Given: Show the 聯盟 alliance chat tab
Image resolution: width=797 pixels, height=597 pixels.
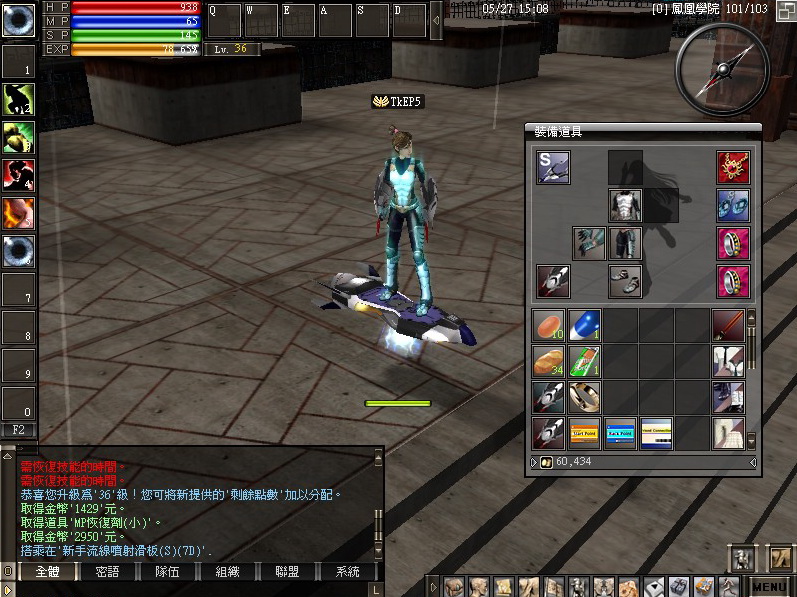Looking at the screenshot, I should coord(287,572).
